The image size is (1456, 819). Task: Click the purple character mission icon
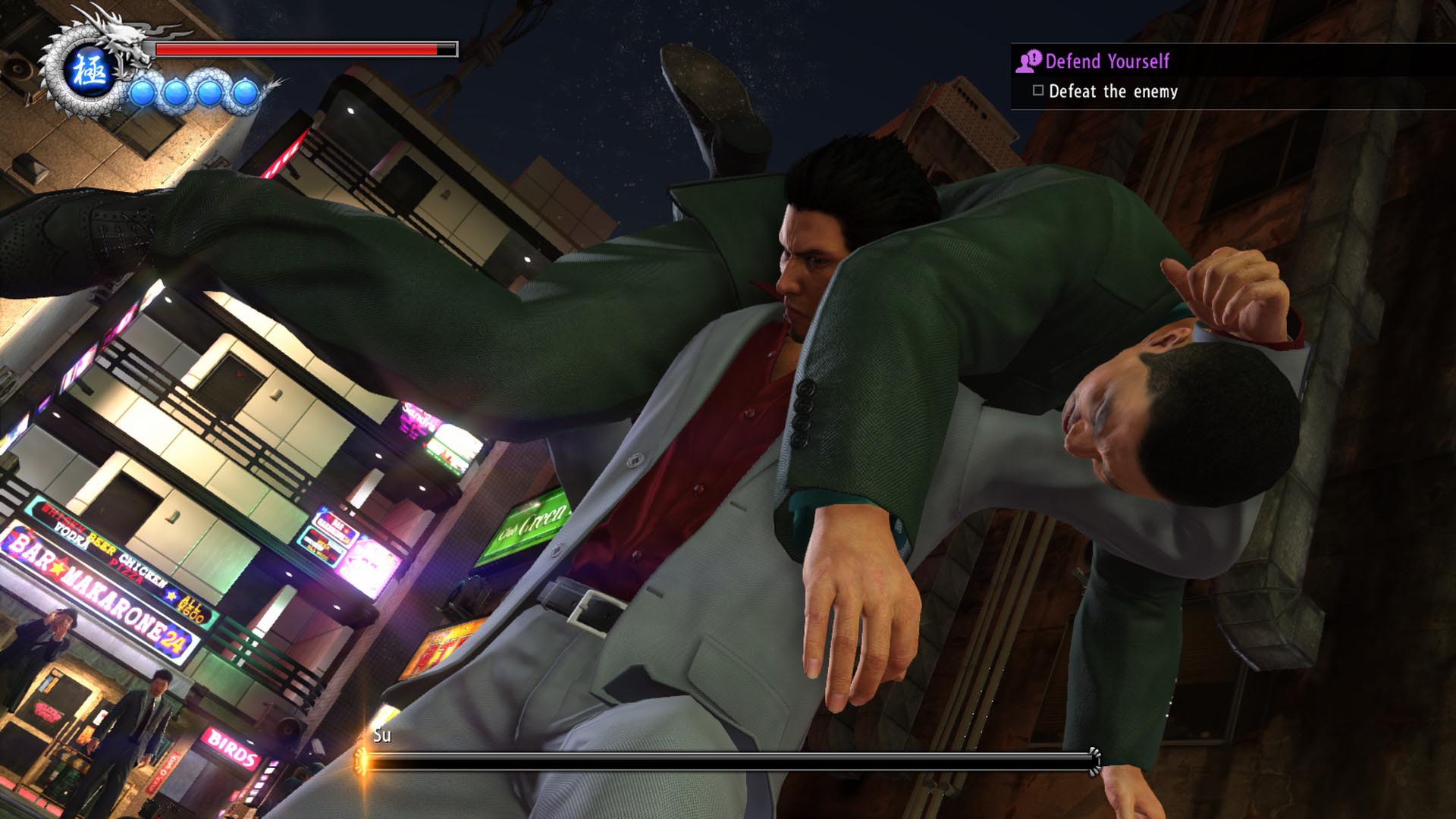1028,62
